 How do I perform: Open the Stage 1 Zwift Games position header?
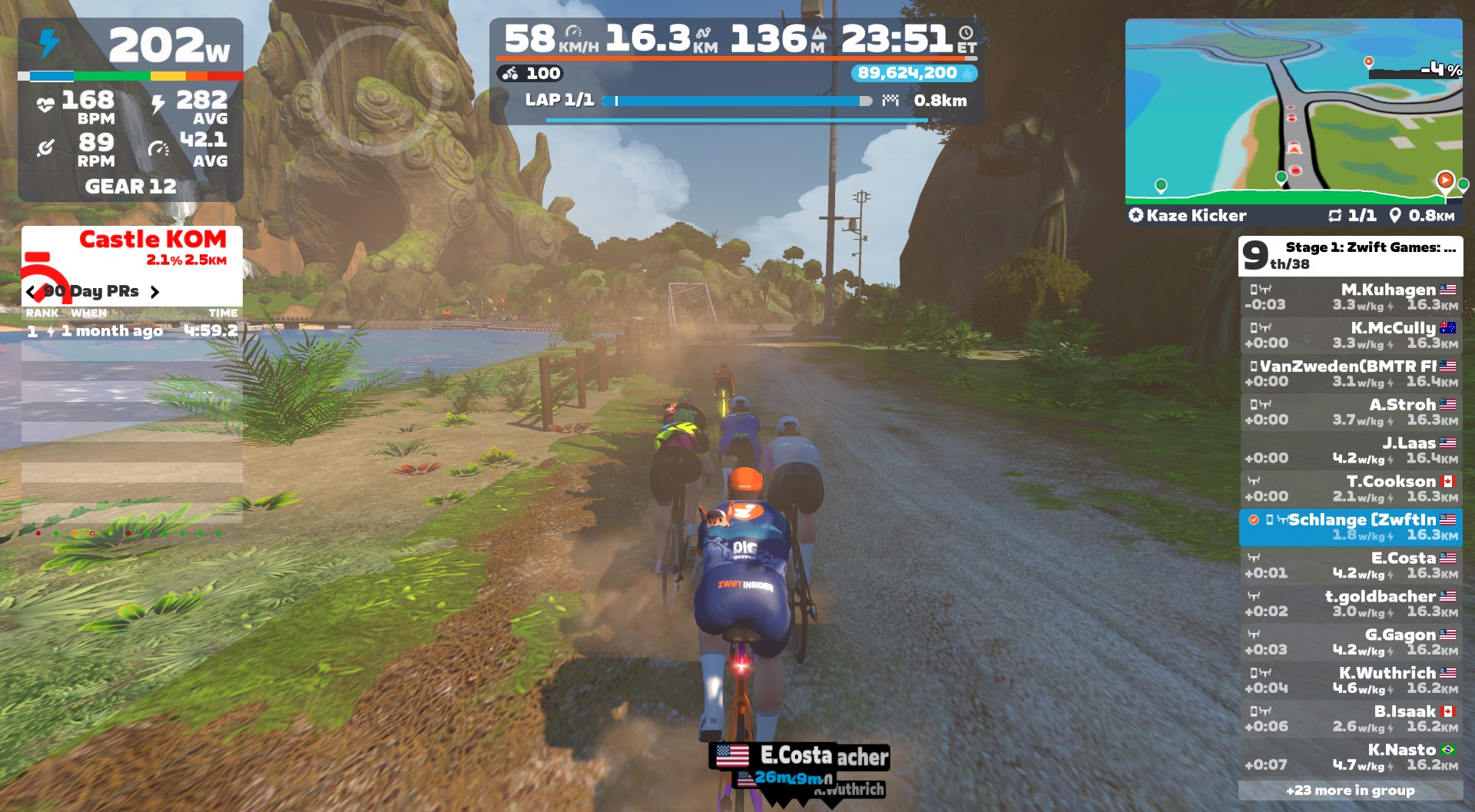1351,256
